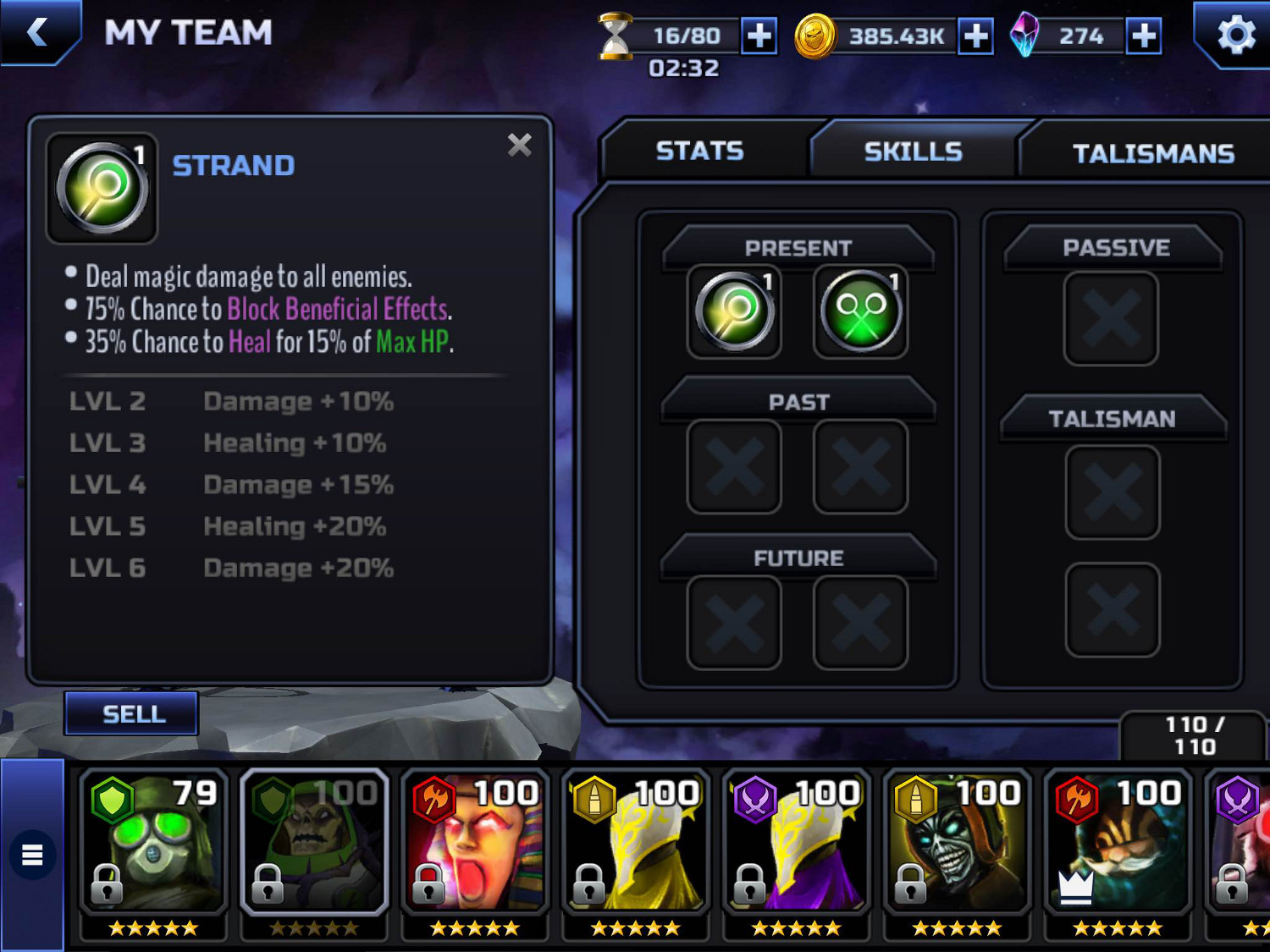Image resolution: width=1270 pixels, height=952 pixels.
Task: Select the Strand magnifier skill under Present
Action: [x=734, y=311]
